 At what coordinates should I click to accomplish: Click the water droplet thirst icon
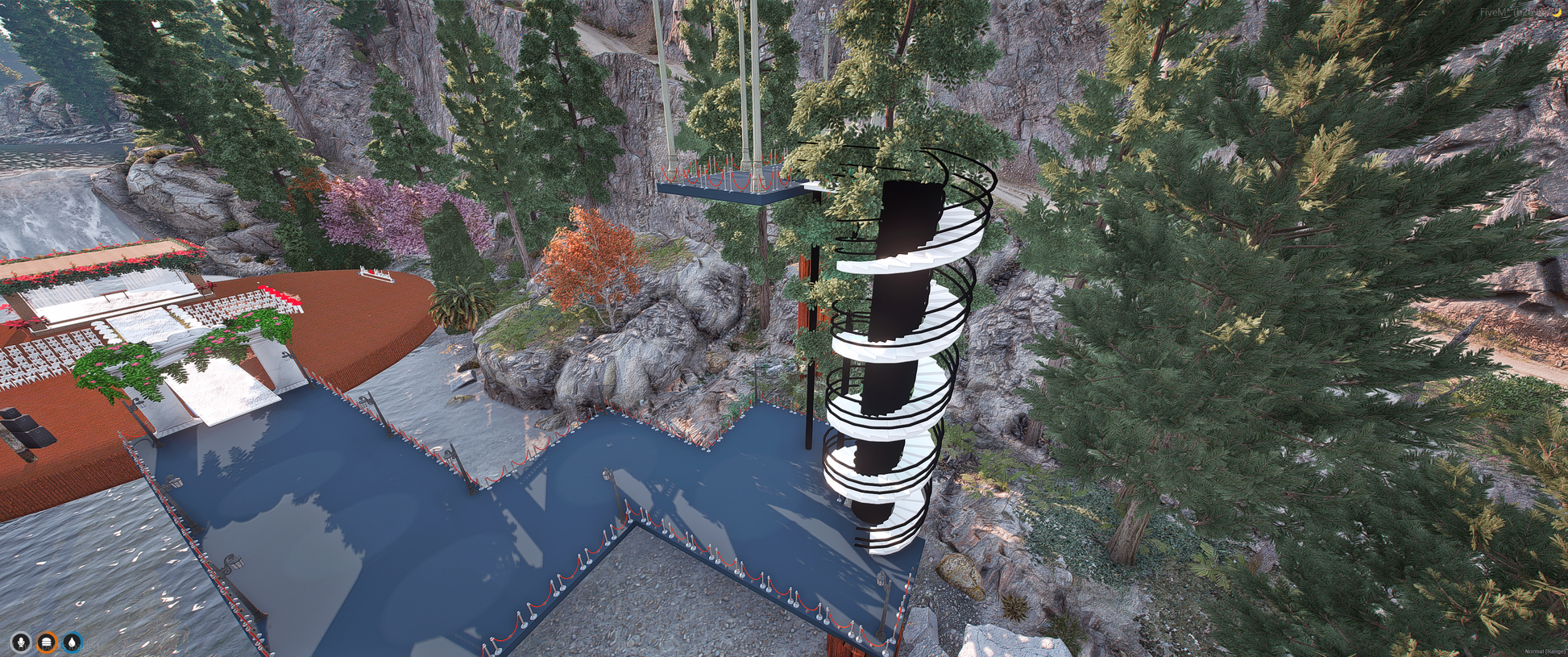(x=73, y=642)
